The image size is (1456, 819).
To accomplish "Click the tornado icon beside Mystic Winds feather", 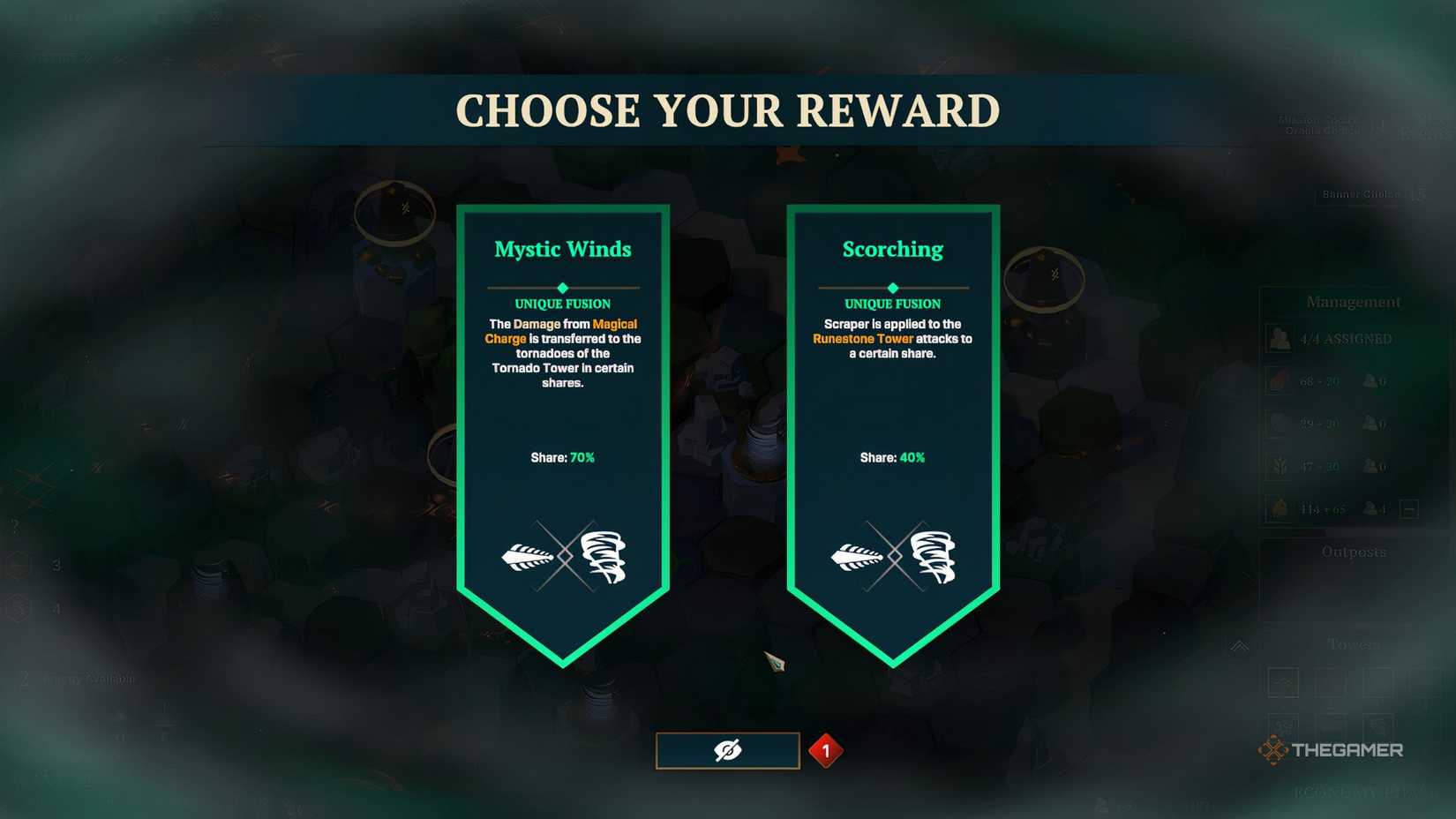I will pyautogui.click(x=603, y=554).
